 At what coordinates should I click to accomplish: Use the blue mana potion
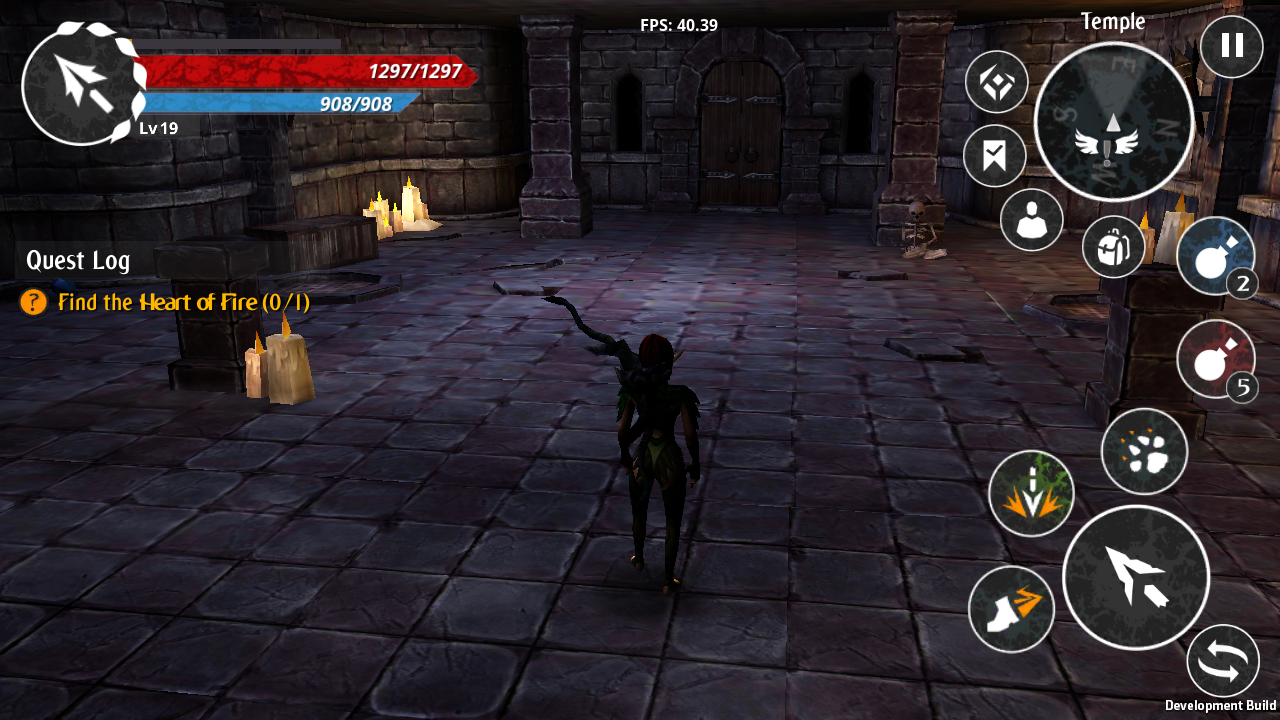click(1215, 255)
